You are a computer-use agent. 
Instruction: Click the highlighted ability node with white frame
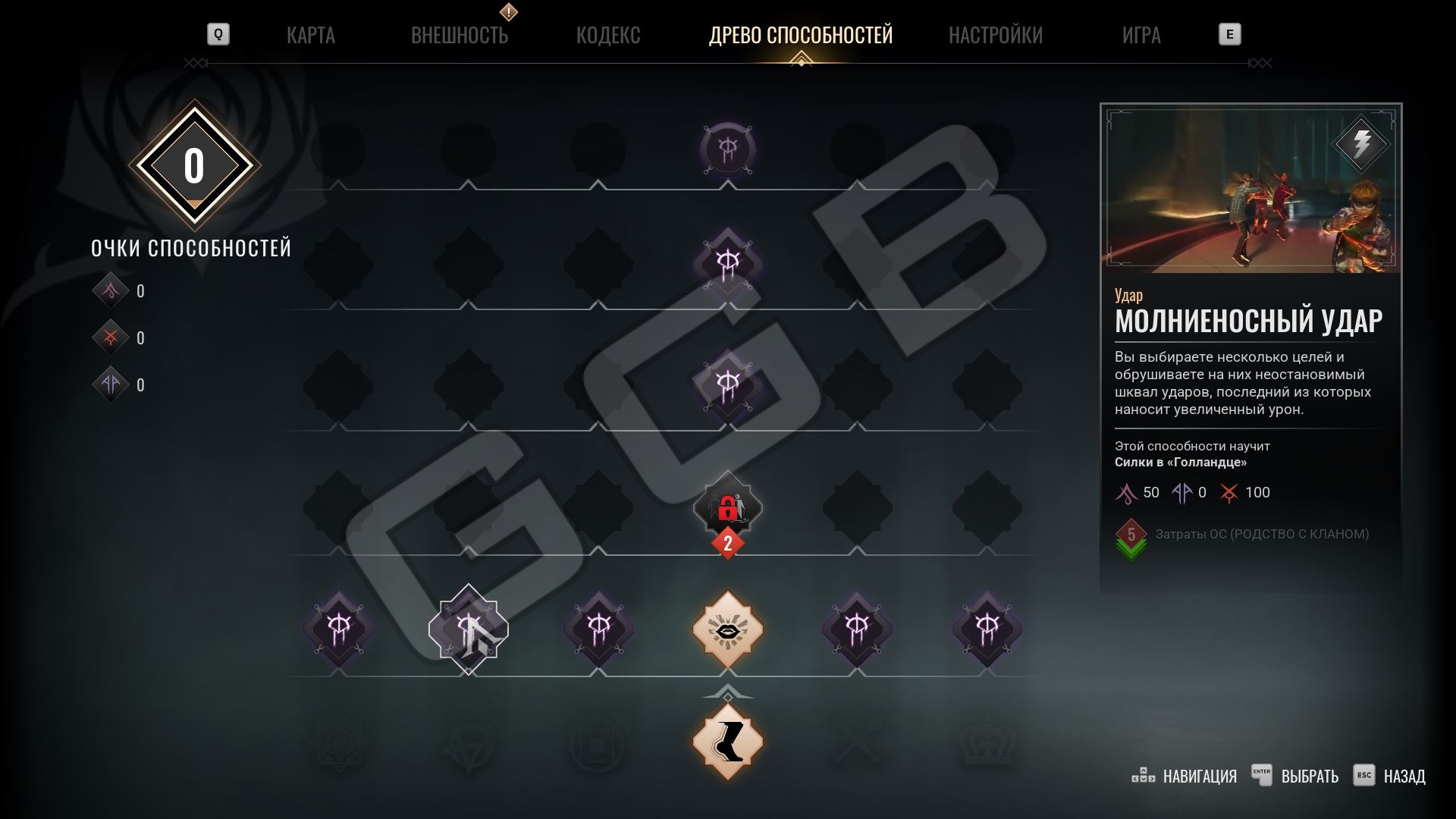click(469, 629)
